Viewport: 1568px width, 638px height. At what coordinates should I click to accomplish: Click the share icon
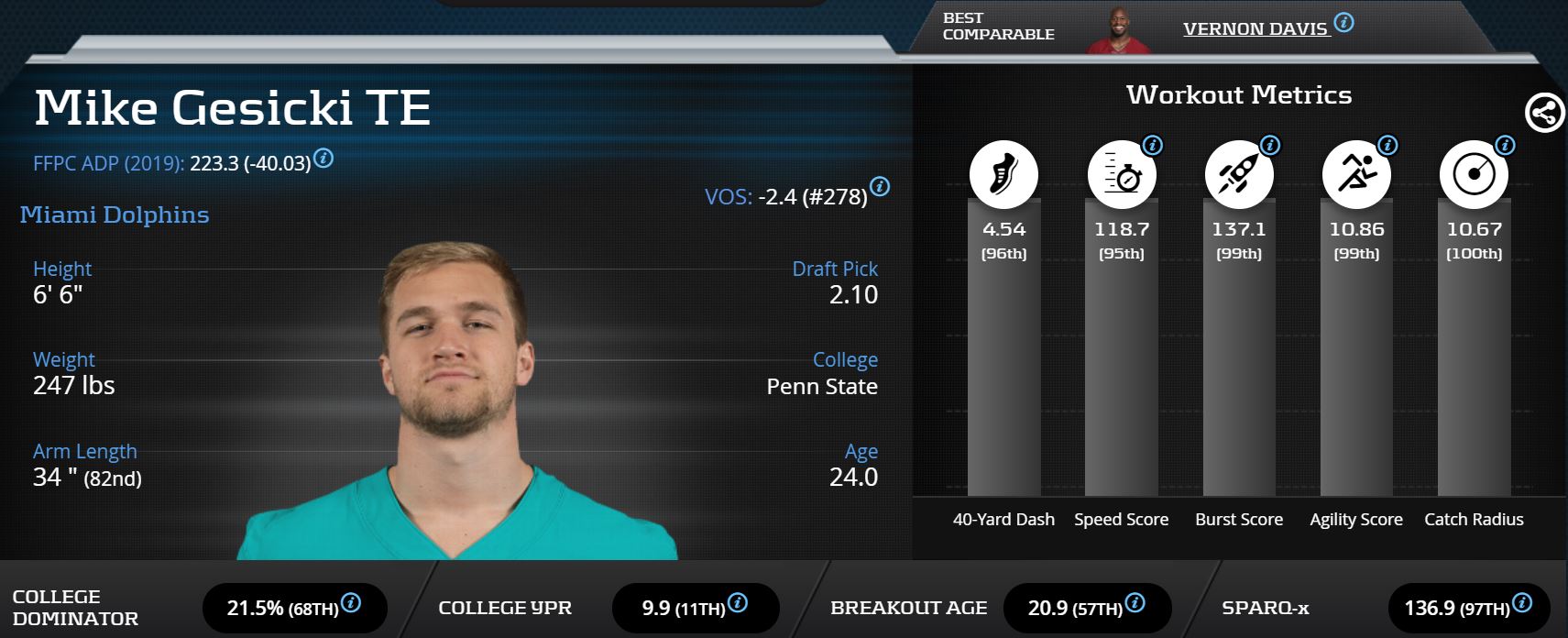click(x=1544, y=114)
